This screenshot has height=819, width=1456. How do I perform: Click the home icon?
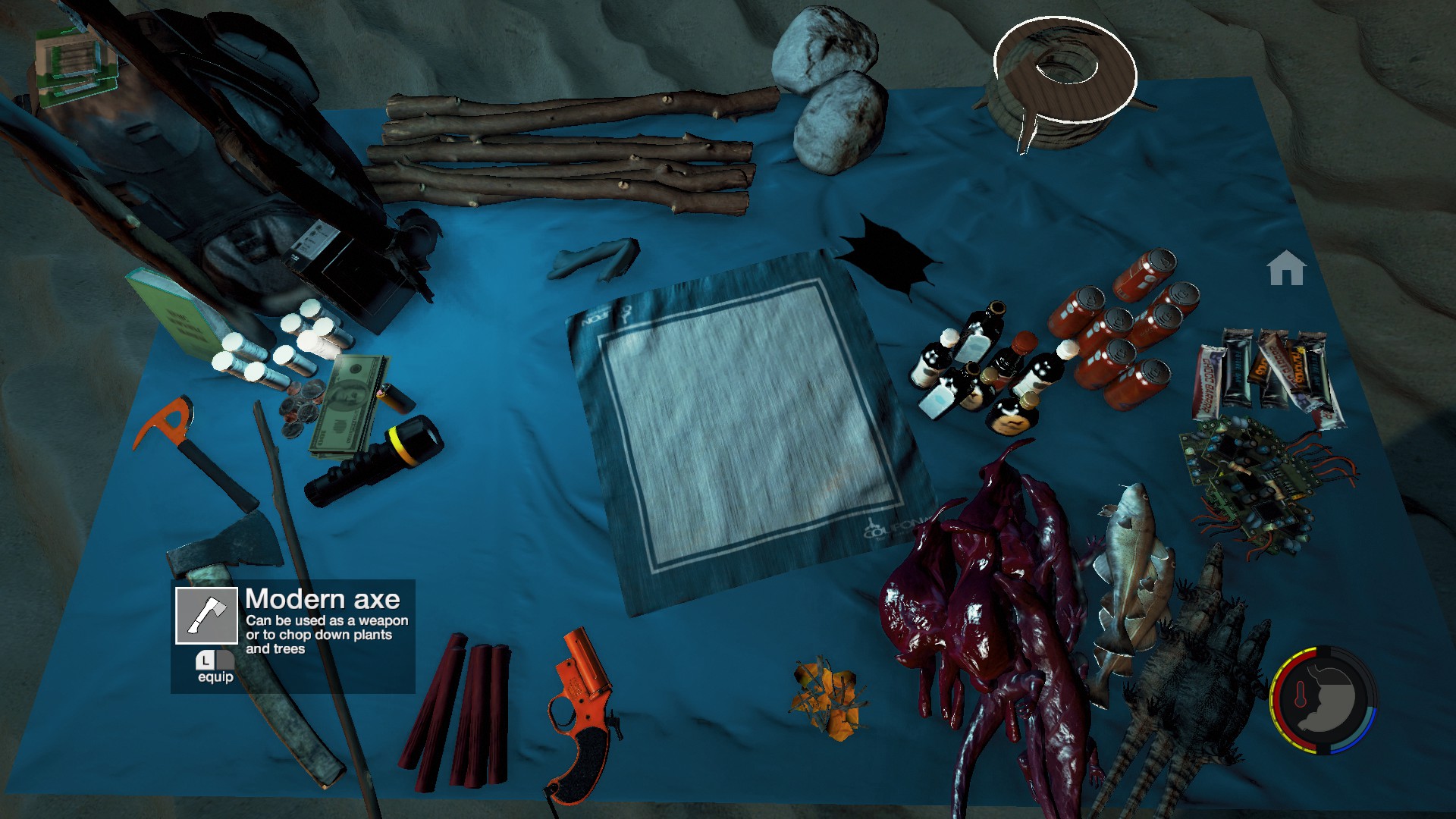[x=1286, y=268]
